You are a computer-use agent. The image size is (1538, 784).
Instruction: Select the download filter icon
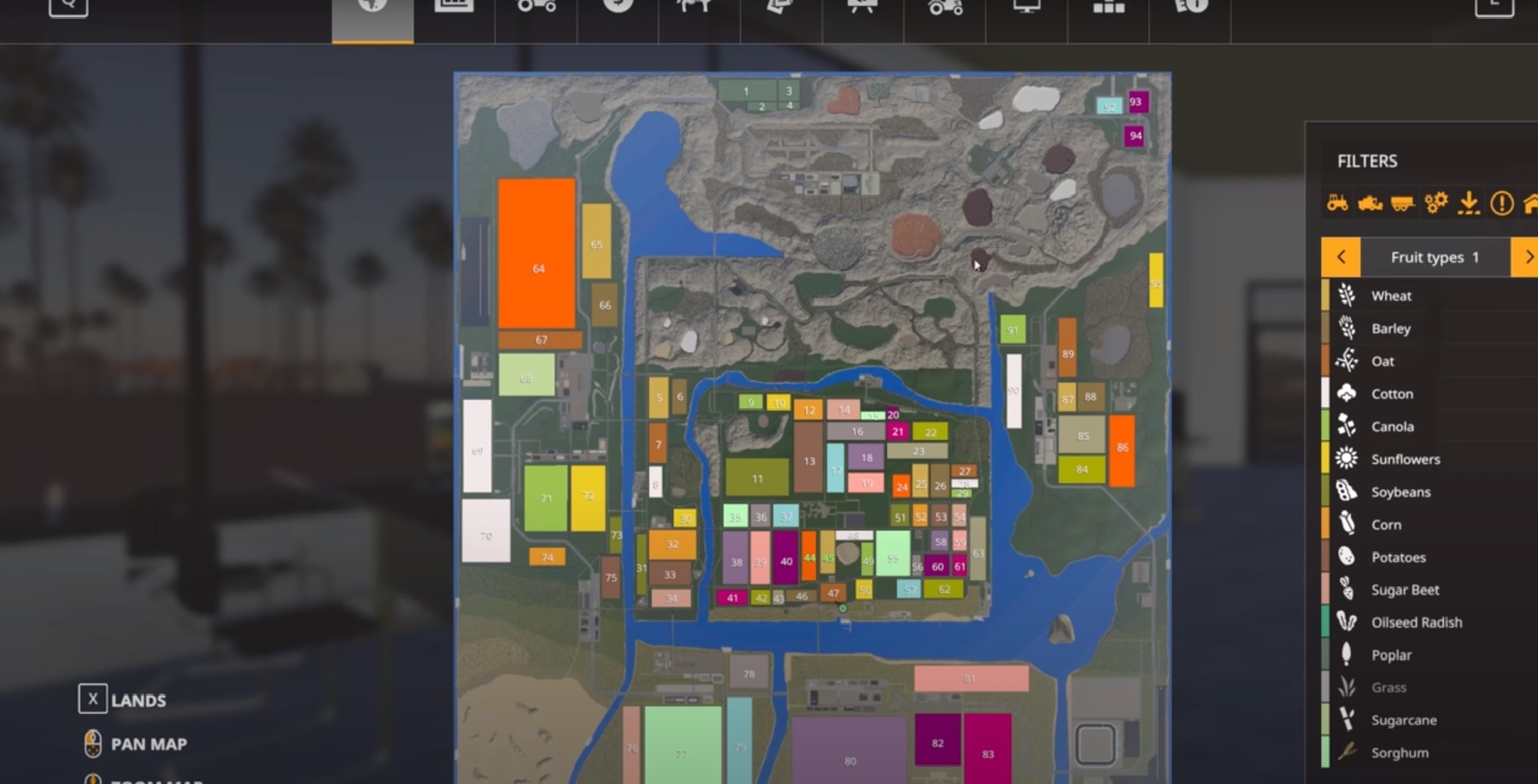click(1468, 203)
